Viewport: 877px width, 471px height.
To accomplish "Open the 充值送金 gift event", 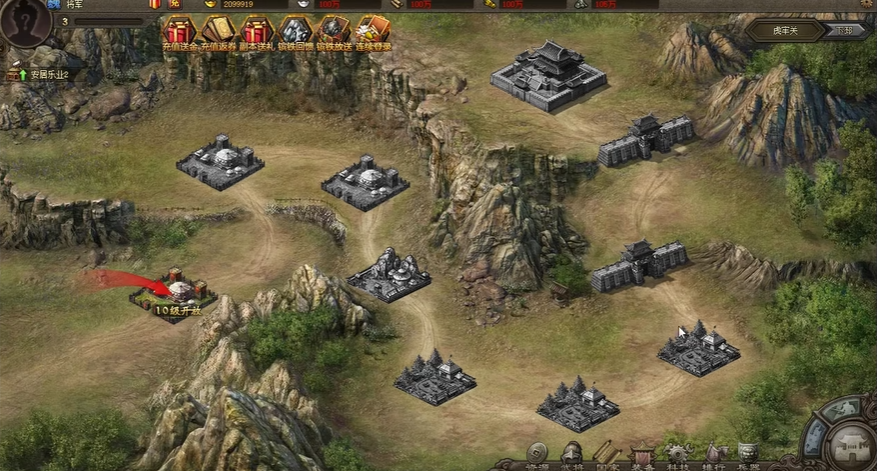I will 179,32.
